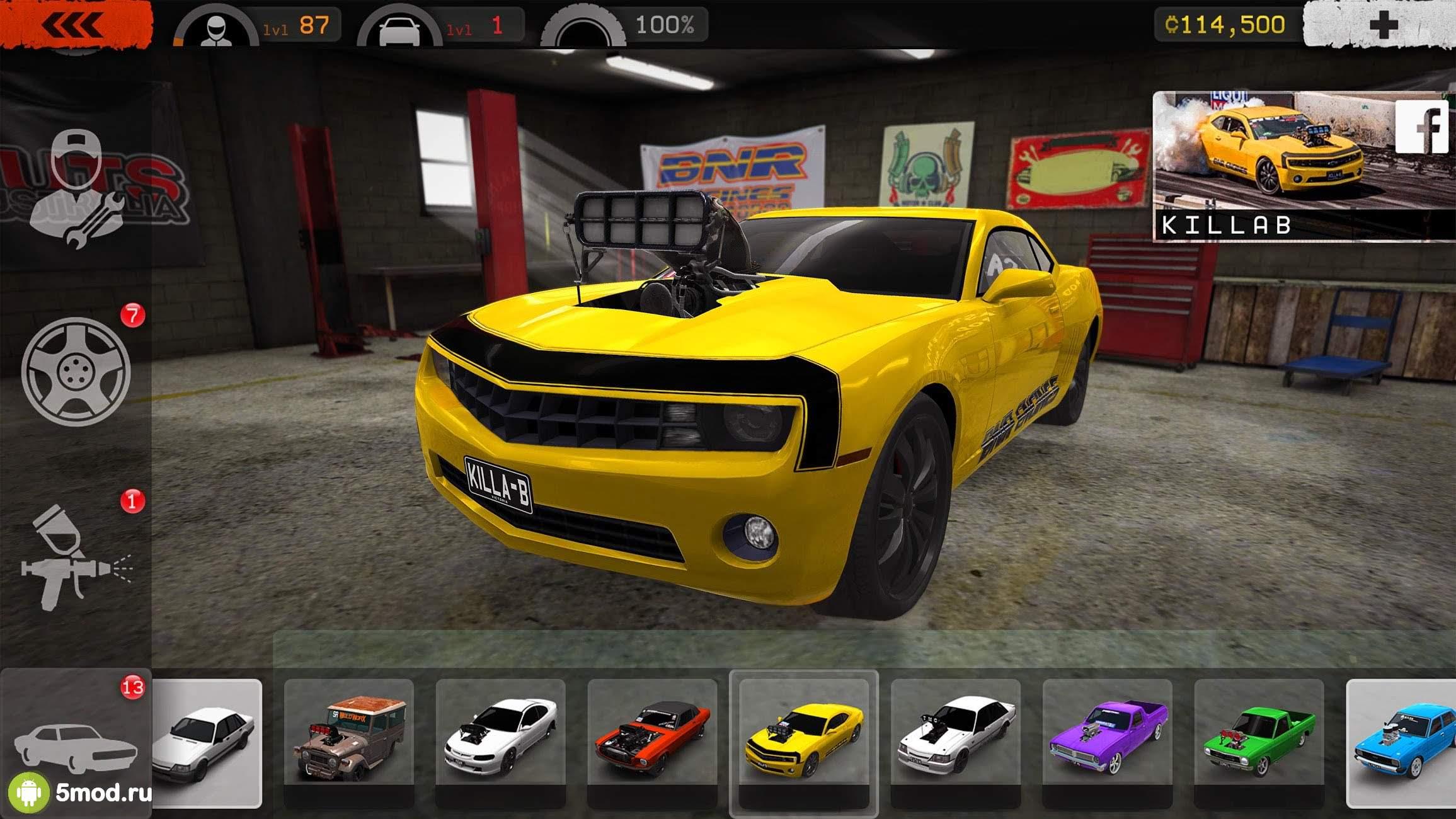
Task: Check the tire condition gauge
Action: click(x=624, y=26)
